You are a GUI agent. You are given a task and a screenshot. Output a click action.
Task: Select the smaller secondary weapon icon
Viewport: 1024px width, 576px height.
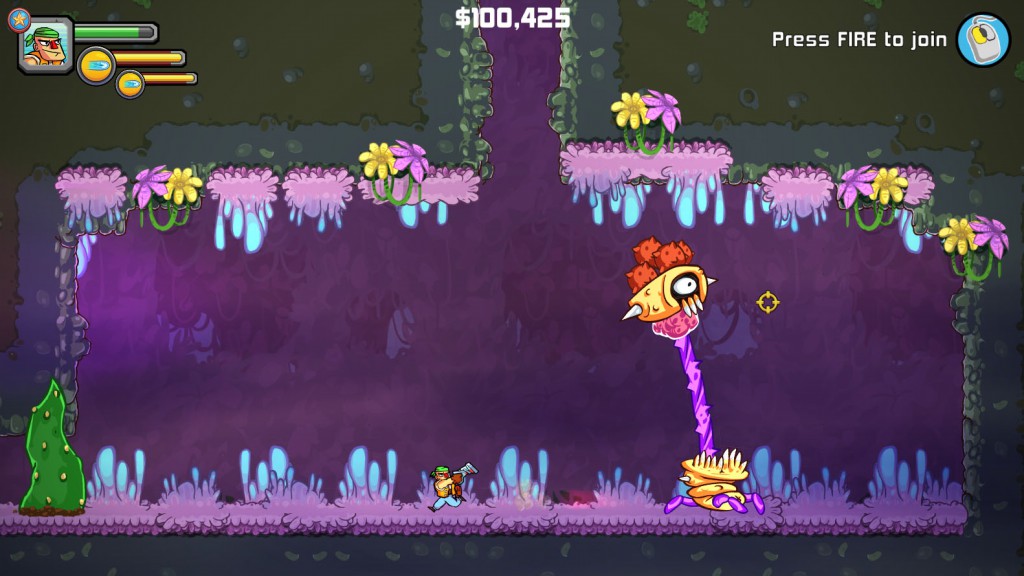(x=130, y=84)
